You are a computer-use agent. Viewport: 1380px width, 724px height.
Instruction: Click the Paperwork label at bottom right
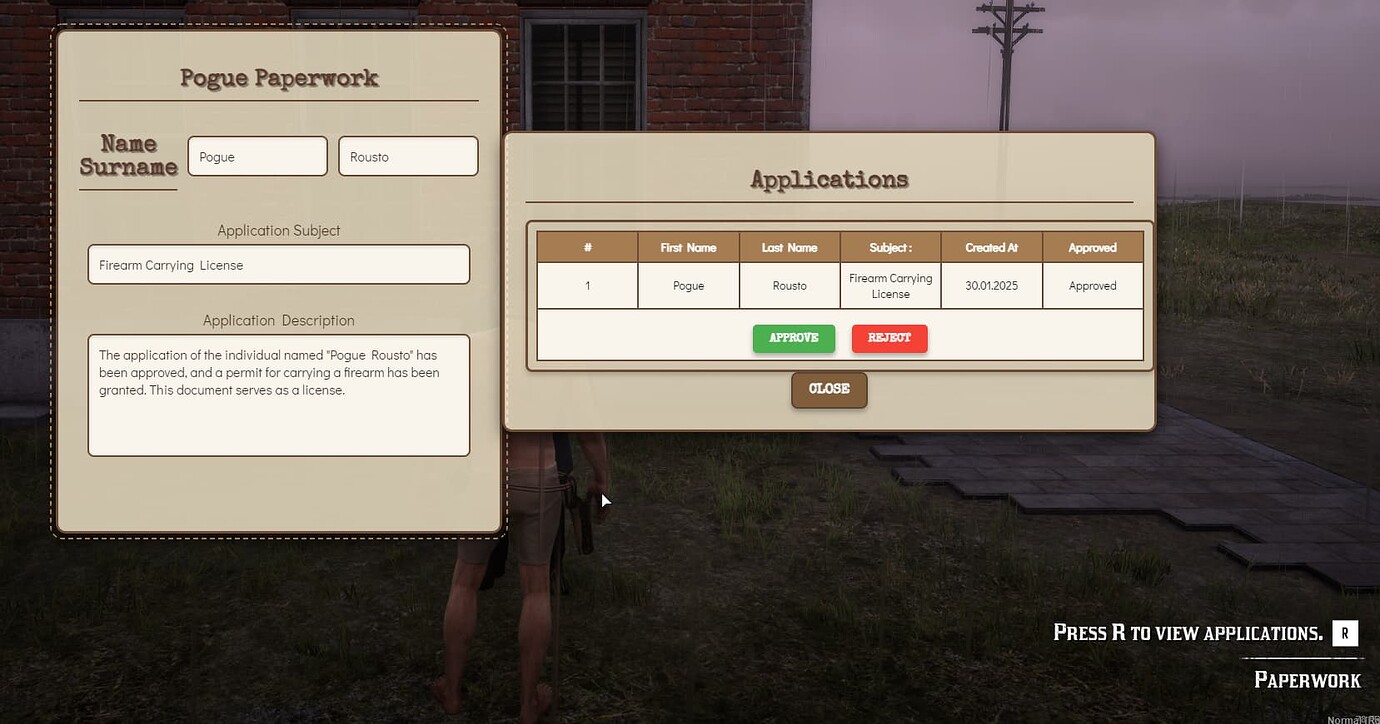point(1307,680)
